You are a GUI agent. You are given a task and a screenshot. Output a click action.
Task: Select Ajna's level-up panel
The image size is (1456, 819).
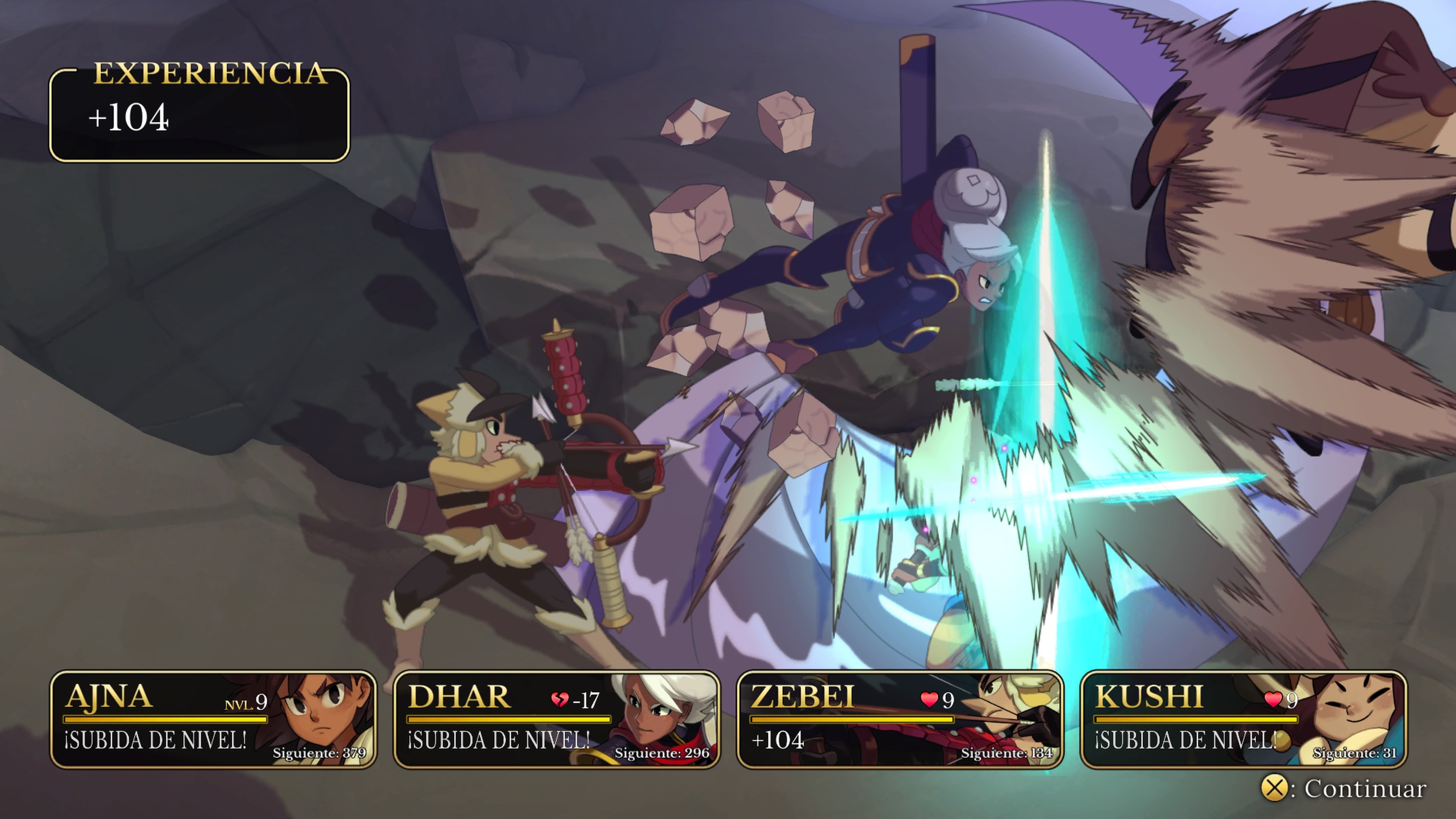pos(213,720)
